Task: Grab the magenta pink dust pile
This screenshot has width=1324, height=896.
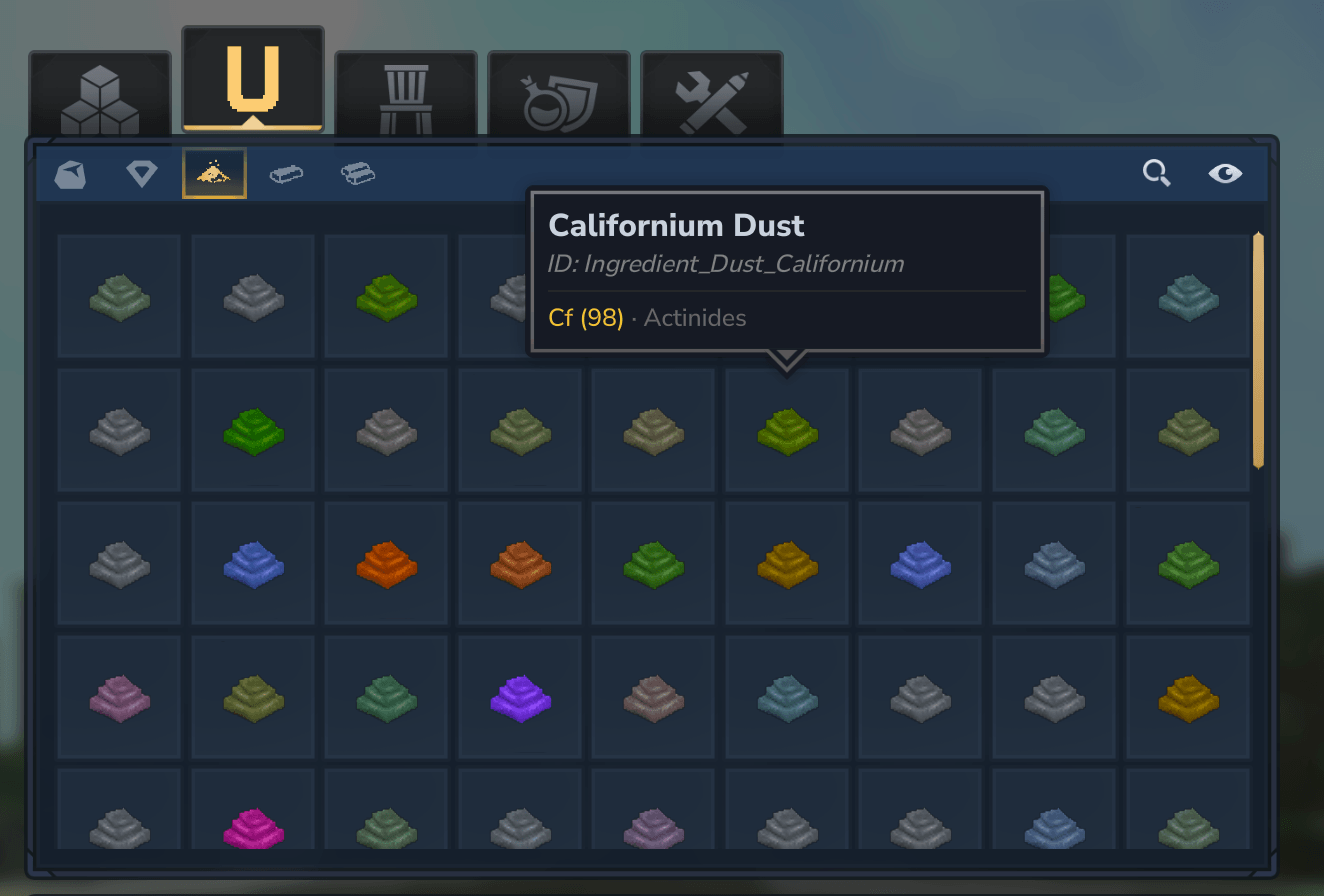Action: (x=253, y=828)
